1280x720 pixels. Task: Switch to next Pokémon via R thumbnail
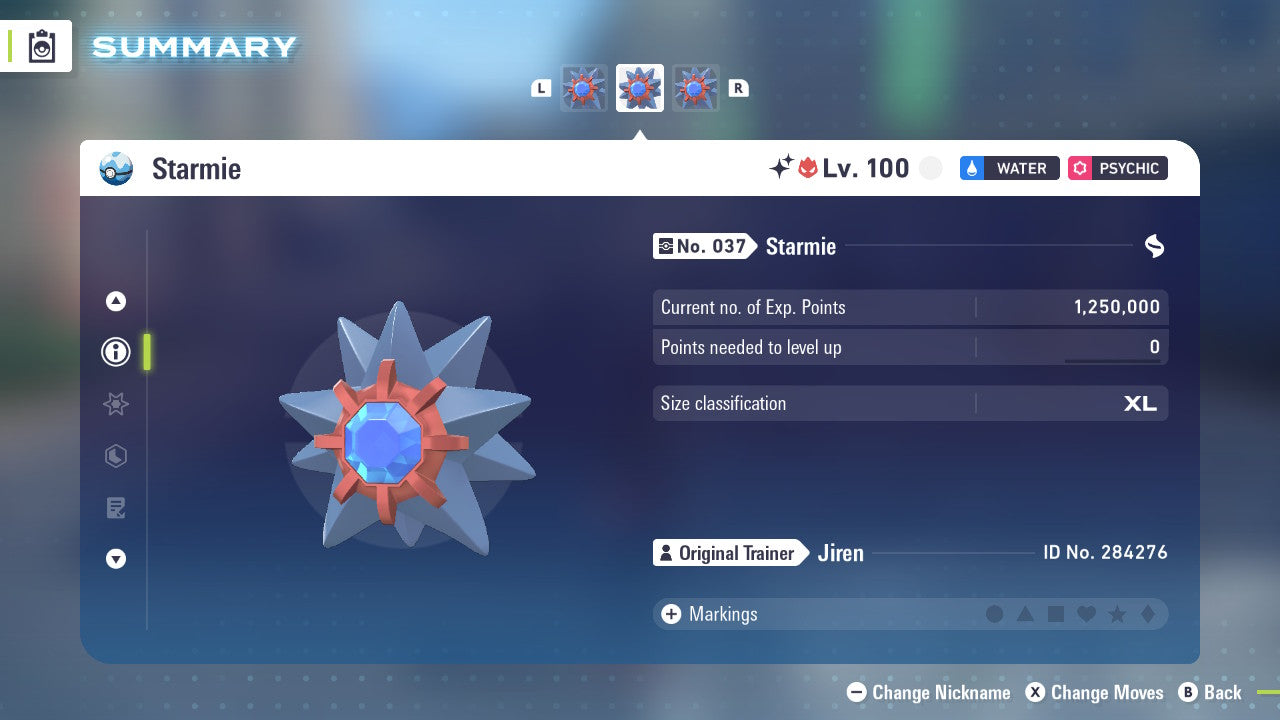[696, 88]
